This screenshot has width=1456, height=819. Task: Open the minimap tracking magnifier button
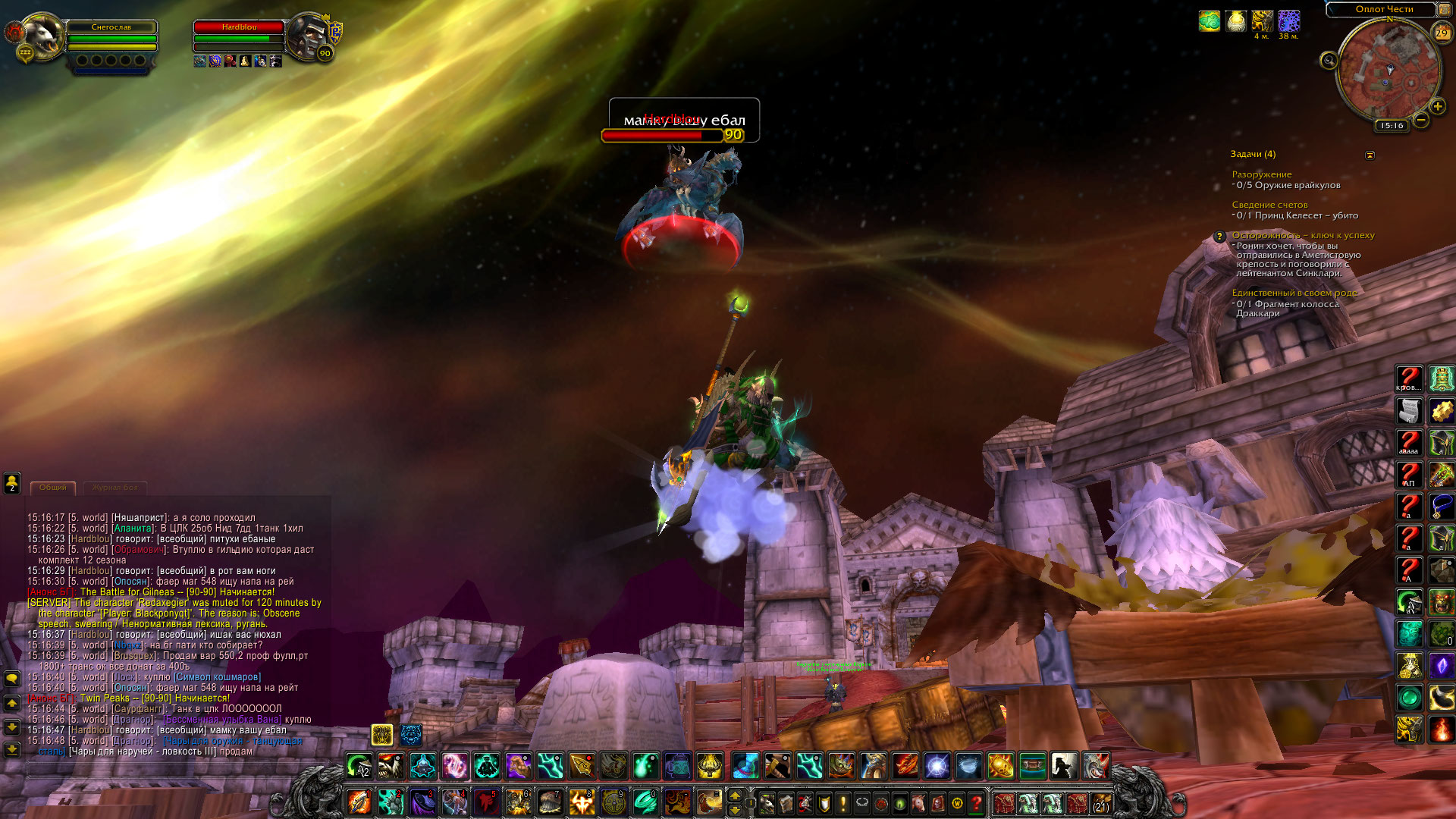click(1329, 60)
